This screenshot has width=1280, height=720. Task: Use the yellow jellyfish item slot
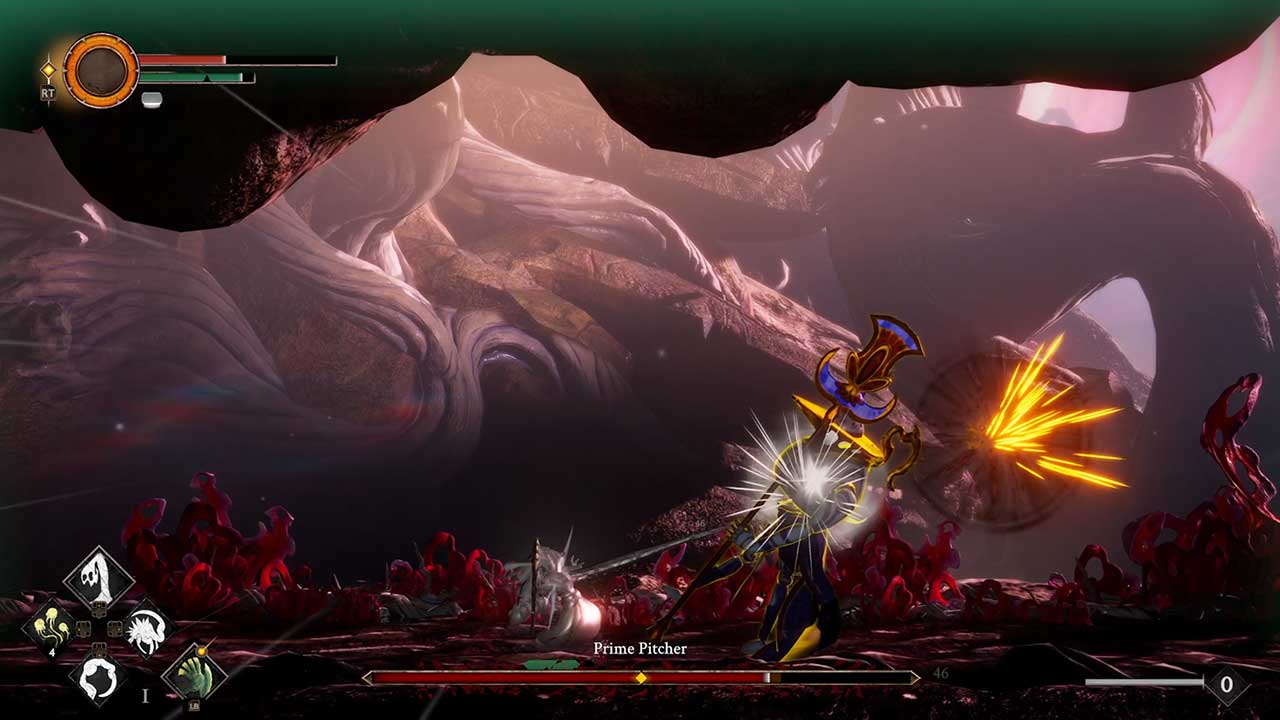50,627
